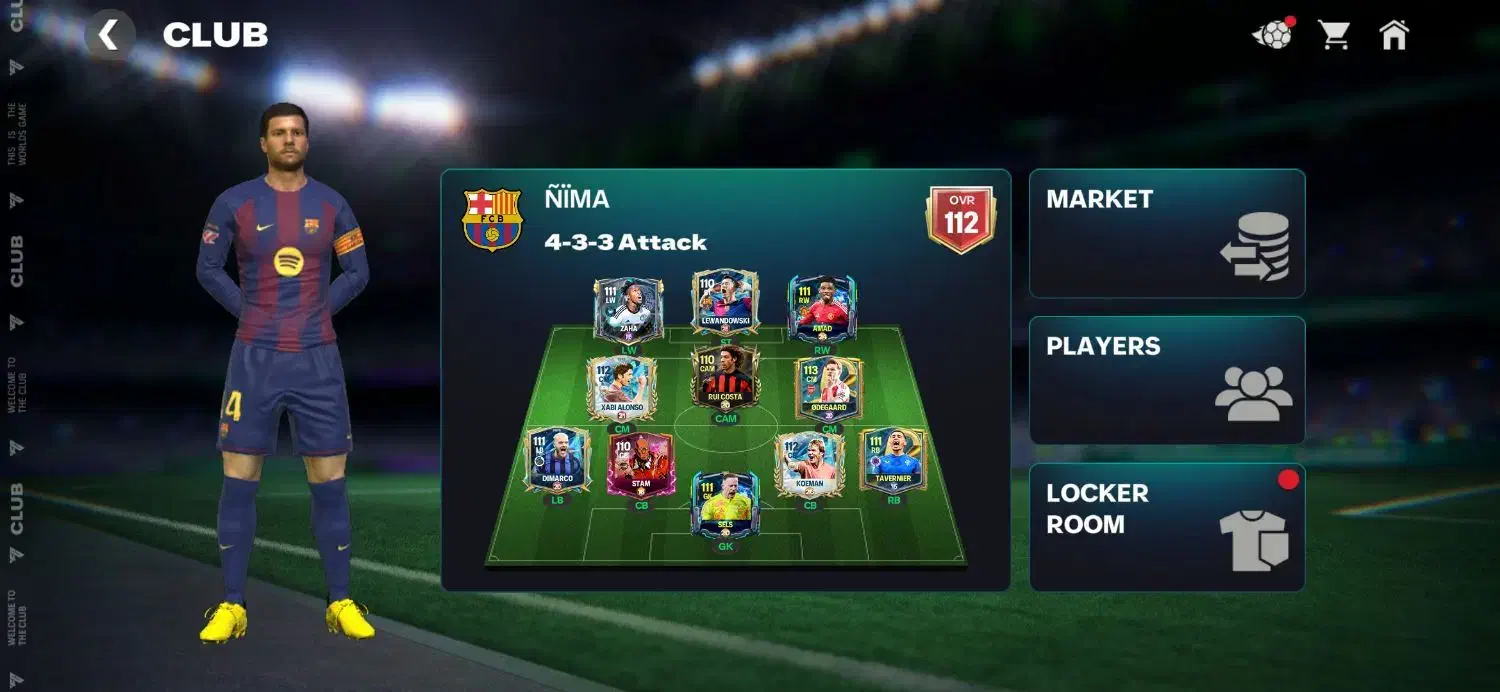Select the Stam centre back card
The width and height of the screenshot is (1500, 692).
641,464
